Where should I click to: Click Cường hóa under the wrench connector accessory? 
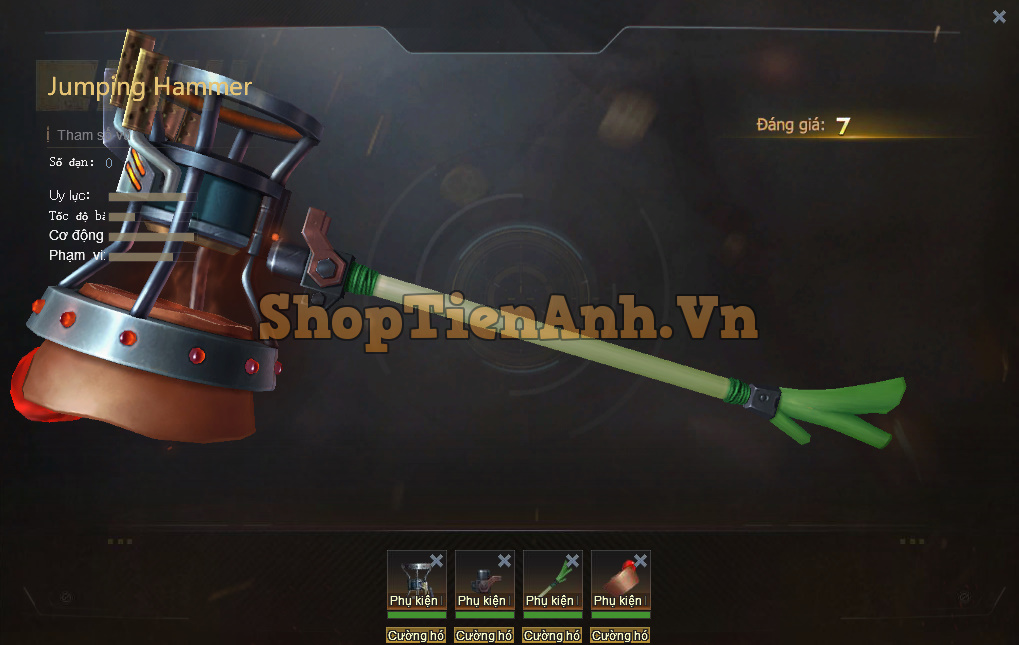point(484,636)
